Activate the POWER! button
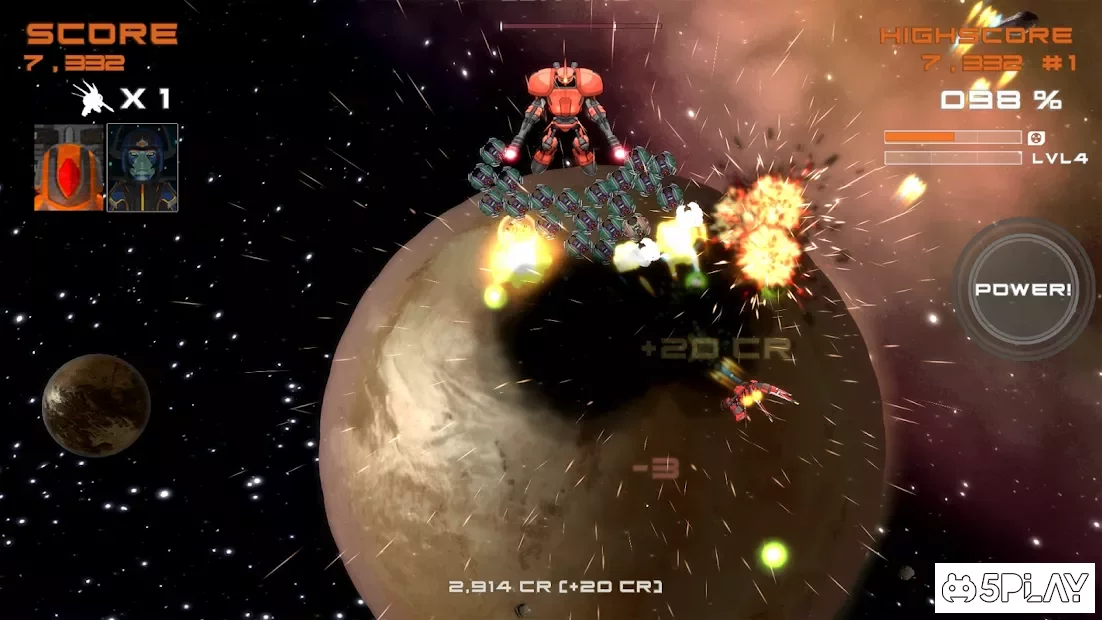The image size is (1102, 620). [1022, 289]
